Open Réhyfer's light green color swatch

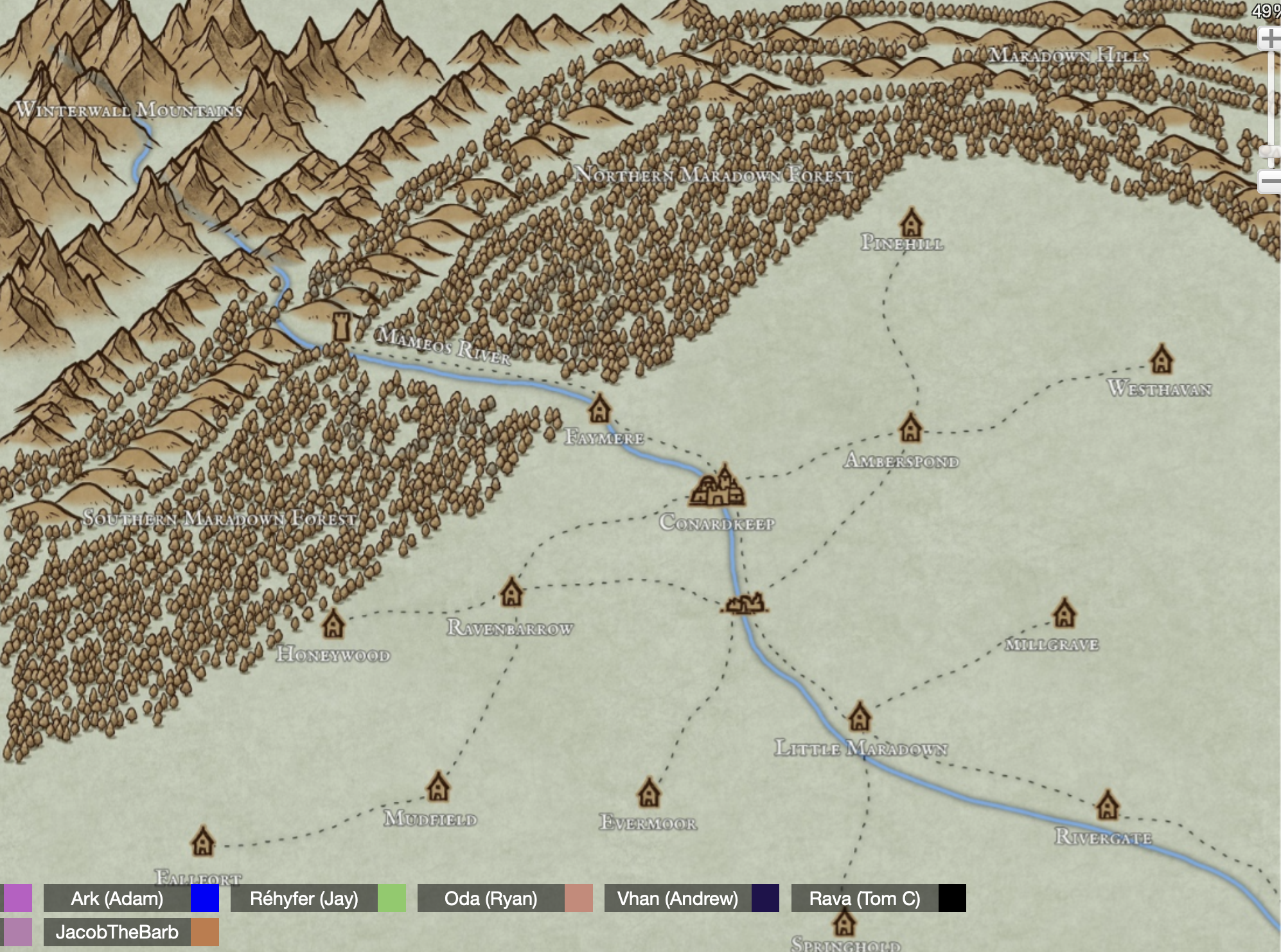click(x=392, y=898)
